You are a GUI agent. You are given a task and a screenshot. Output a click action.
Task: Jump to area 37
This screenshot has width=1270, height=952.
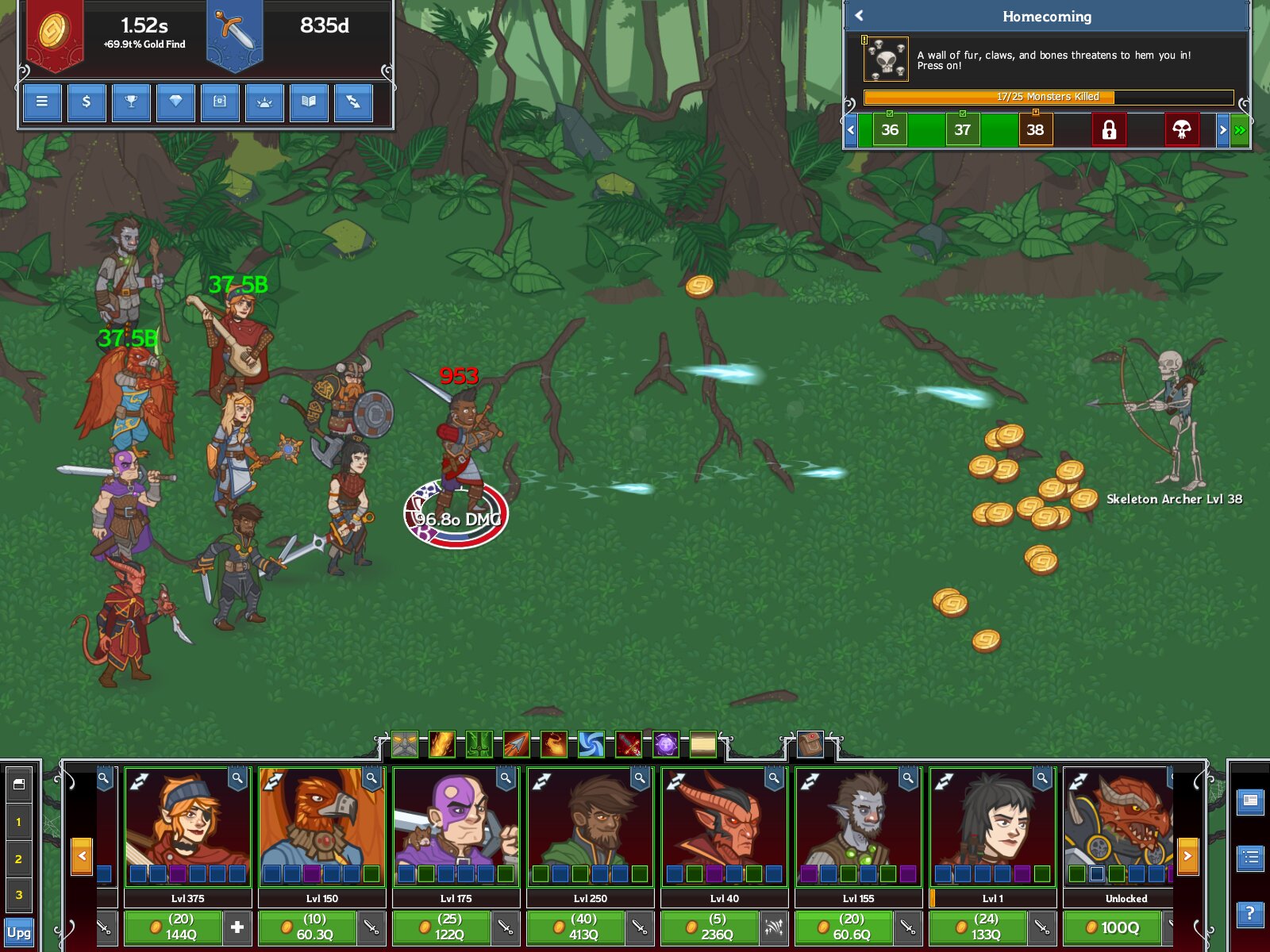tap(962, 129)
